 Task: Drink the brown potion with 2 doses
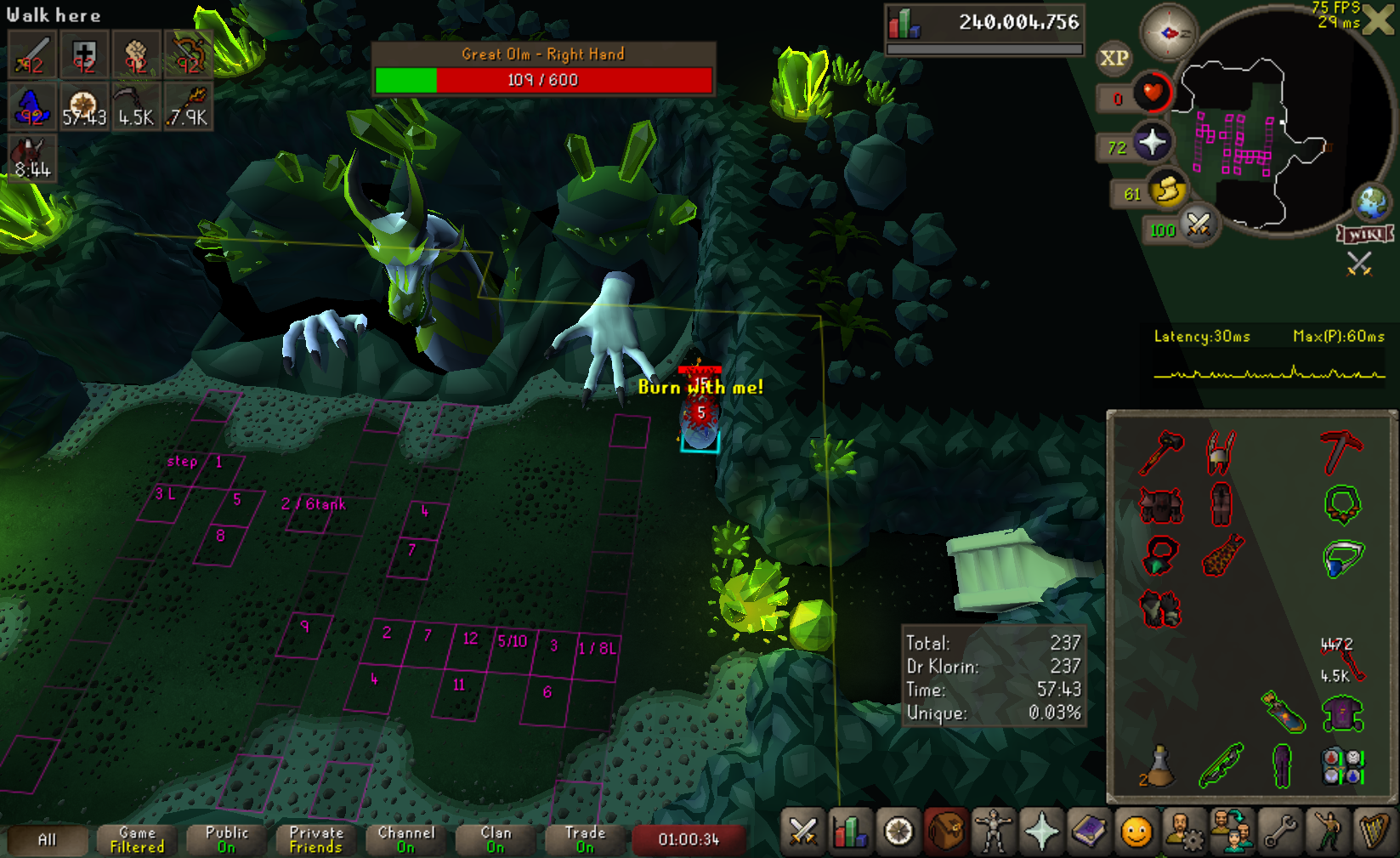click(1159, 764)
